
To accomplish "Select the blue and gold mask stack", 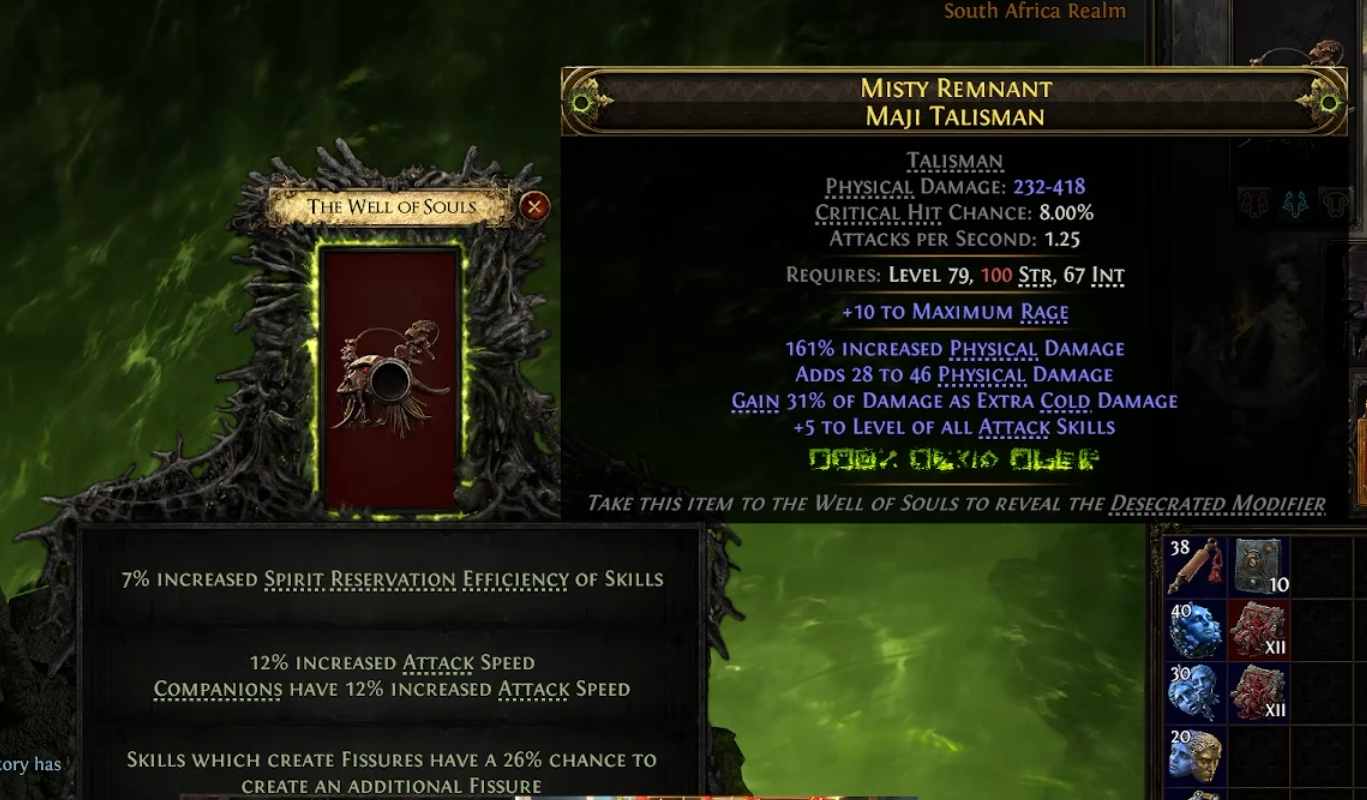I will coord(1196,756).
